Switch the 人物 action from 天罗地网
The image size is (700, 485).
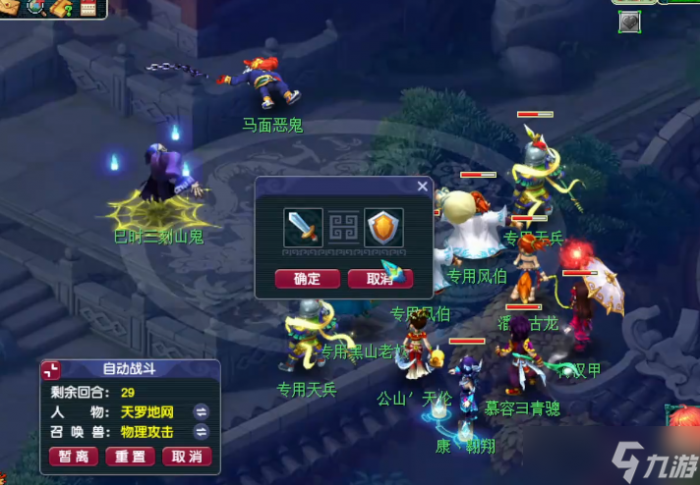(x=200, y=411)
